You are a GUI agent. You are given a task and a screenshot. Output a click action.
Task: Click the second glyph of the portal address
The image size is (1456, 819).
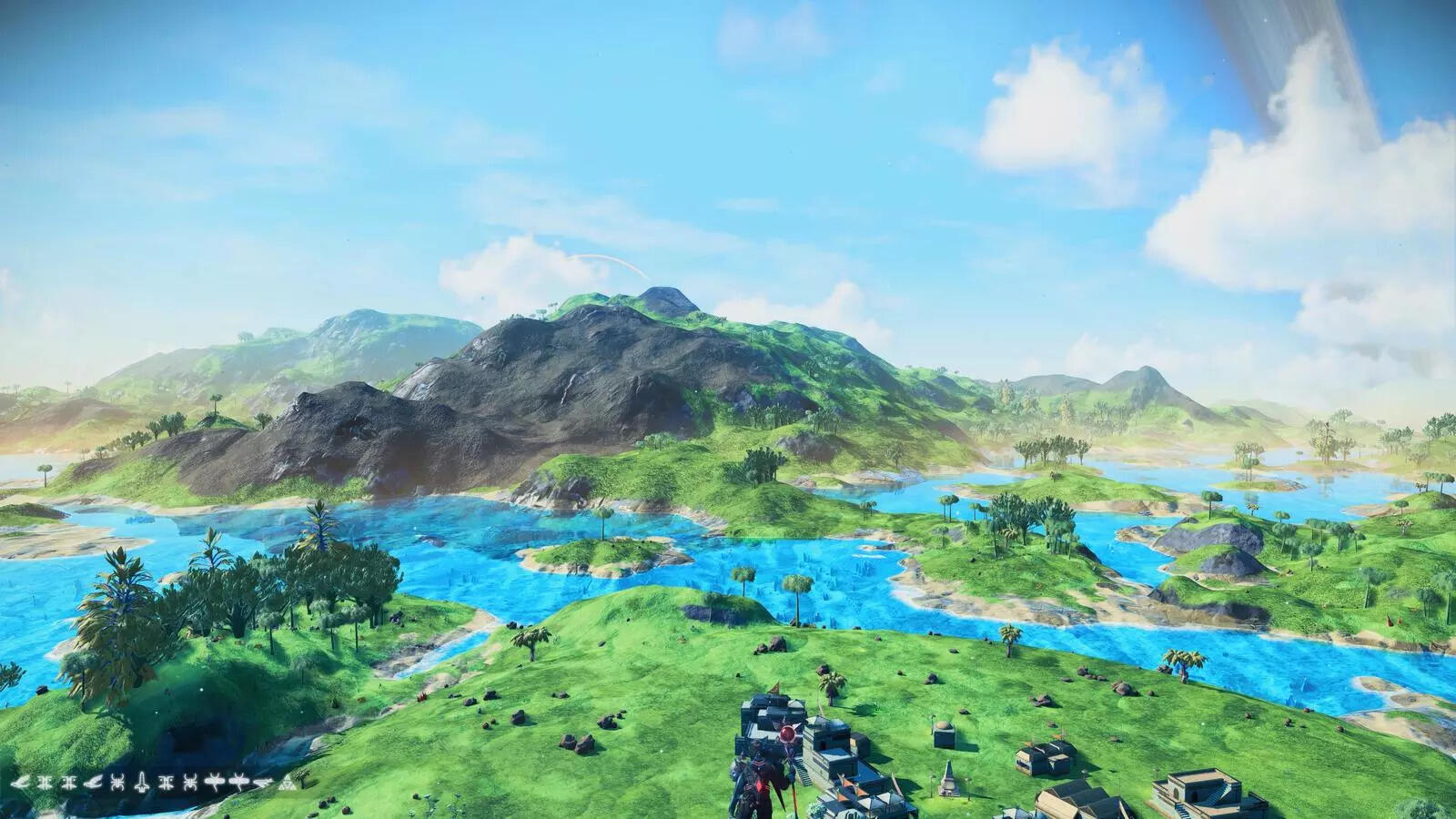click(x=45, y=783)
